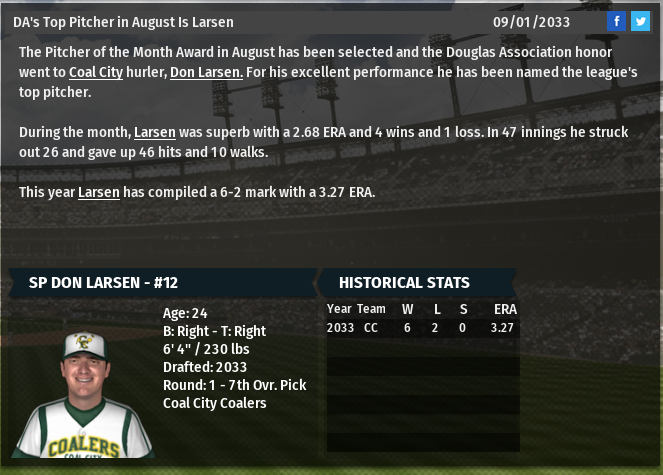663x475 pixels.
Task: Share the article on Twitter
Action: coord(640,21)
